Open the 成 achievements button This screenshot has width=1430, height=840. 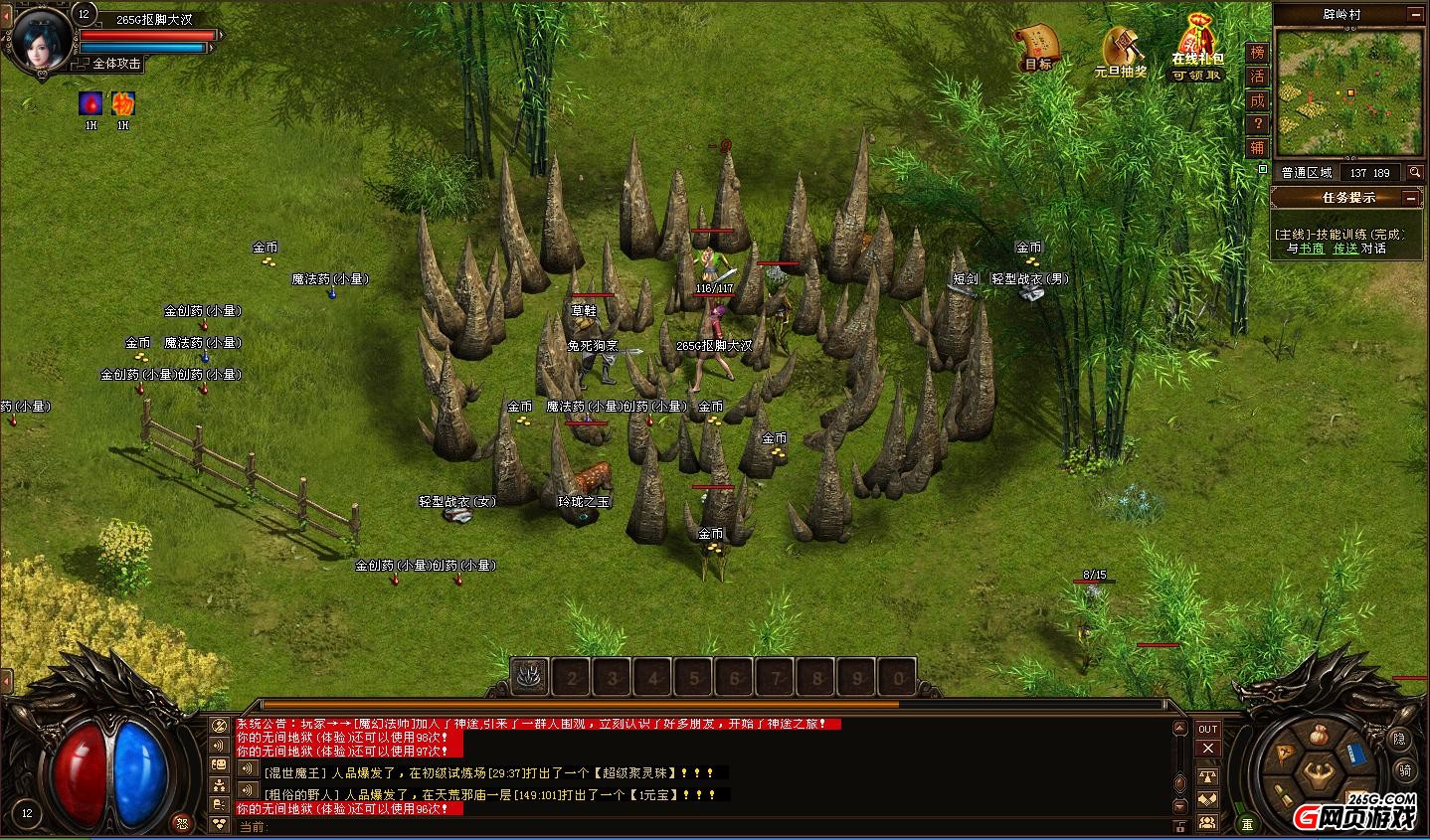1258,100
